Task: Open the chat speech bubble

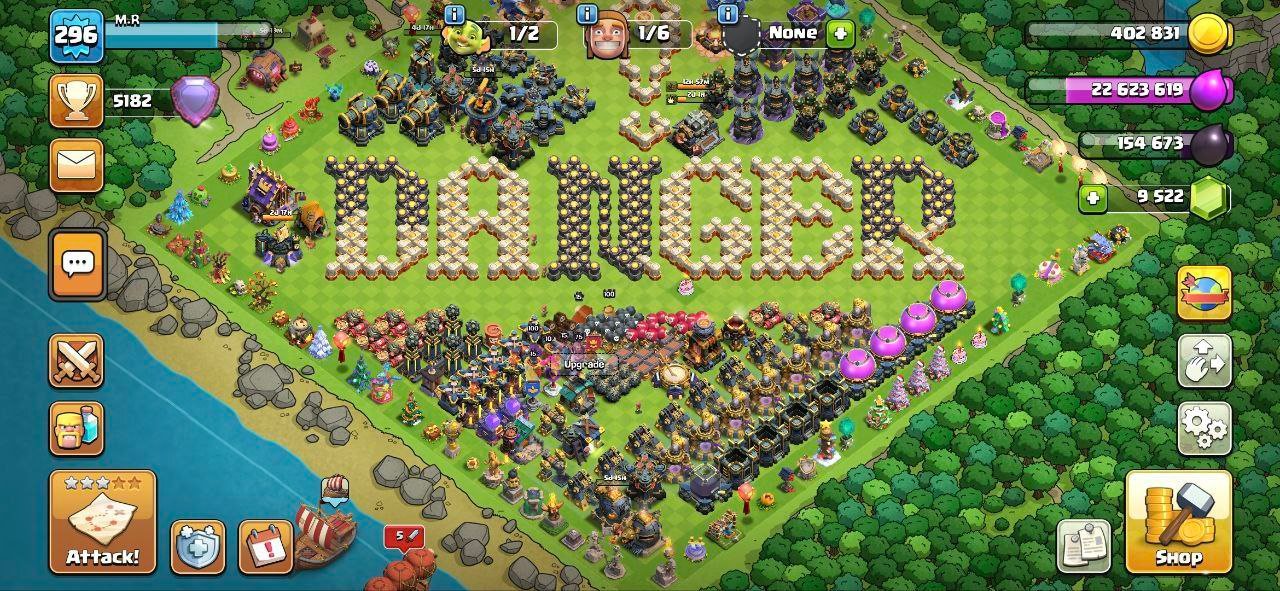Action: coord(77,264)
